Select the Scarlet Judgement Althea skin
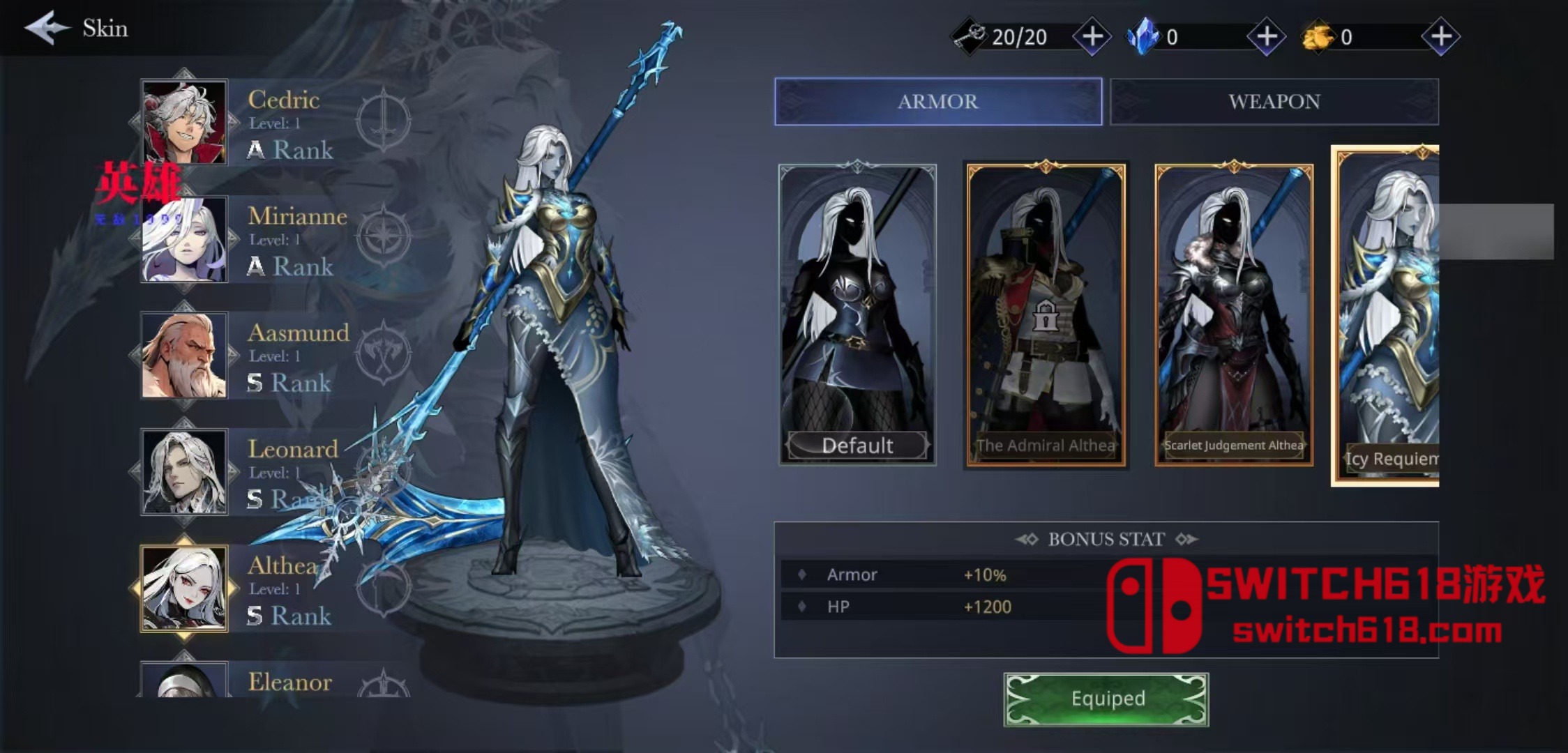1568x753 pixels. (1233, 314)
